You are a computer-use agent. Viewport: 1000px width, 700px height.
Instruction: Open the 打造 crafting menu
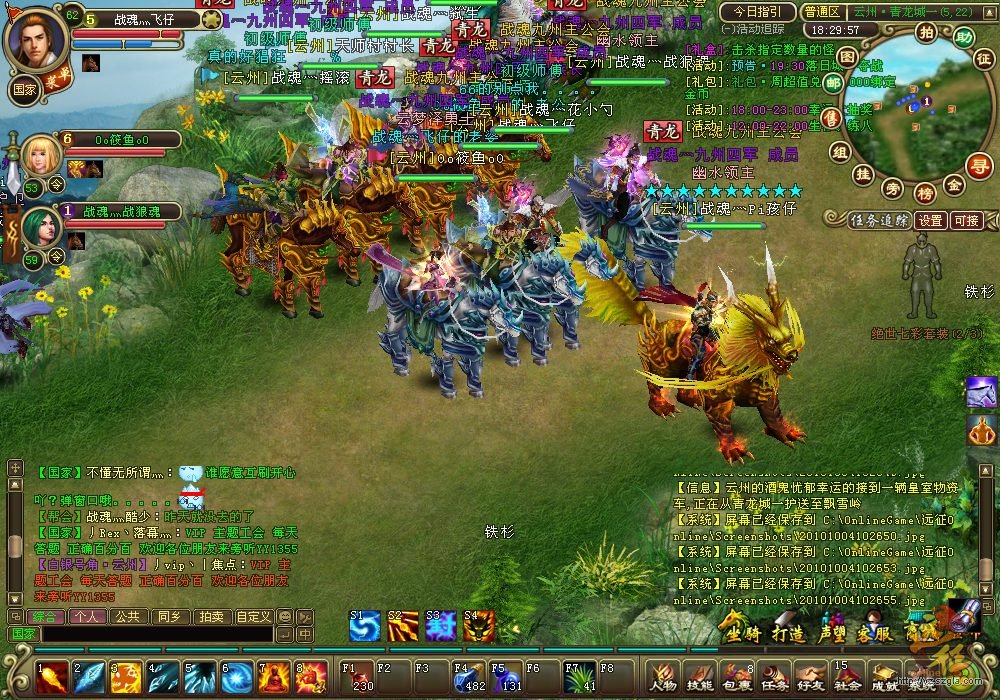(x=789, y=633)
